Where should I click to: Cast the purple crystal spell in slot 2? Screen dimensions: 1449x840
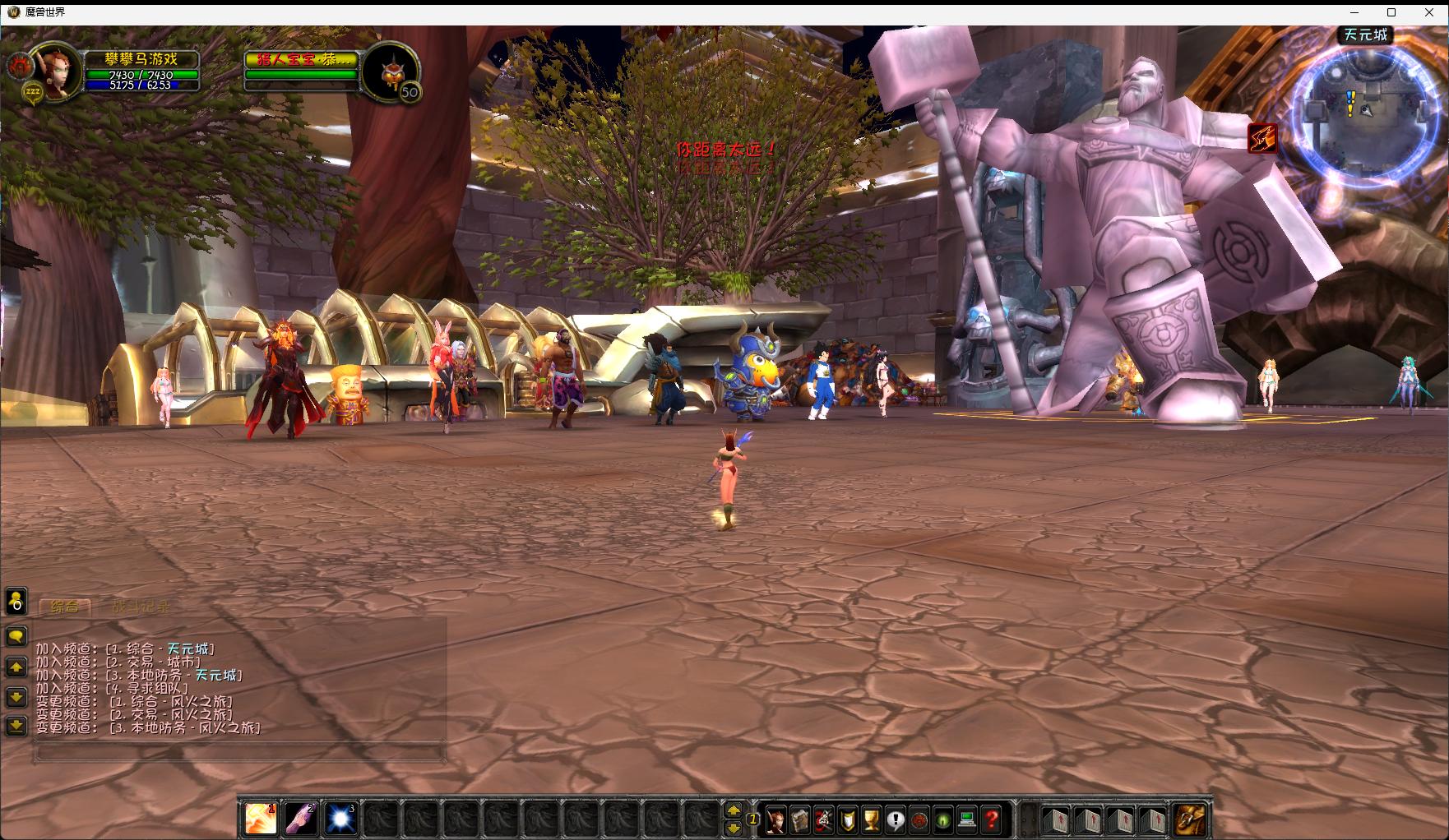(301, 819)
